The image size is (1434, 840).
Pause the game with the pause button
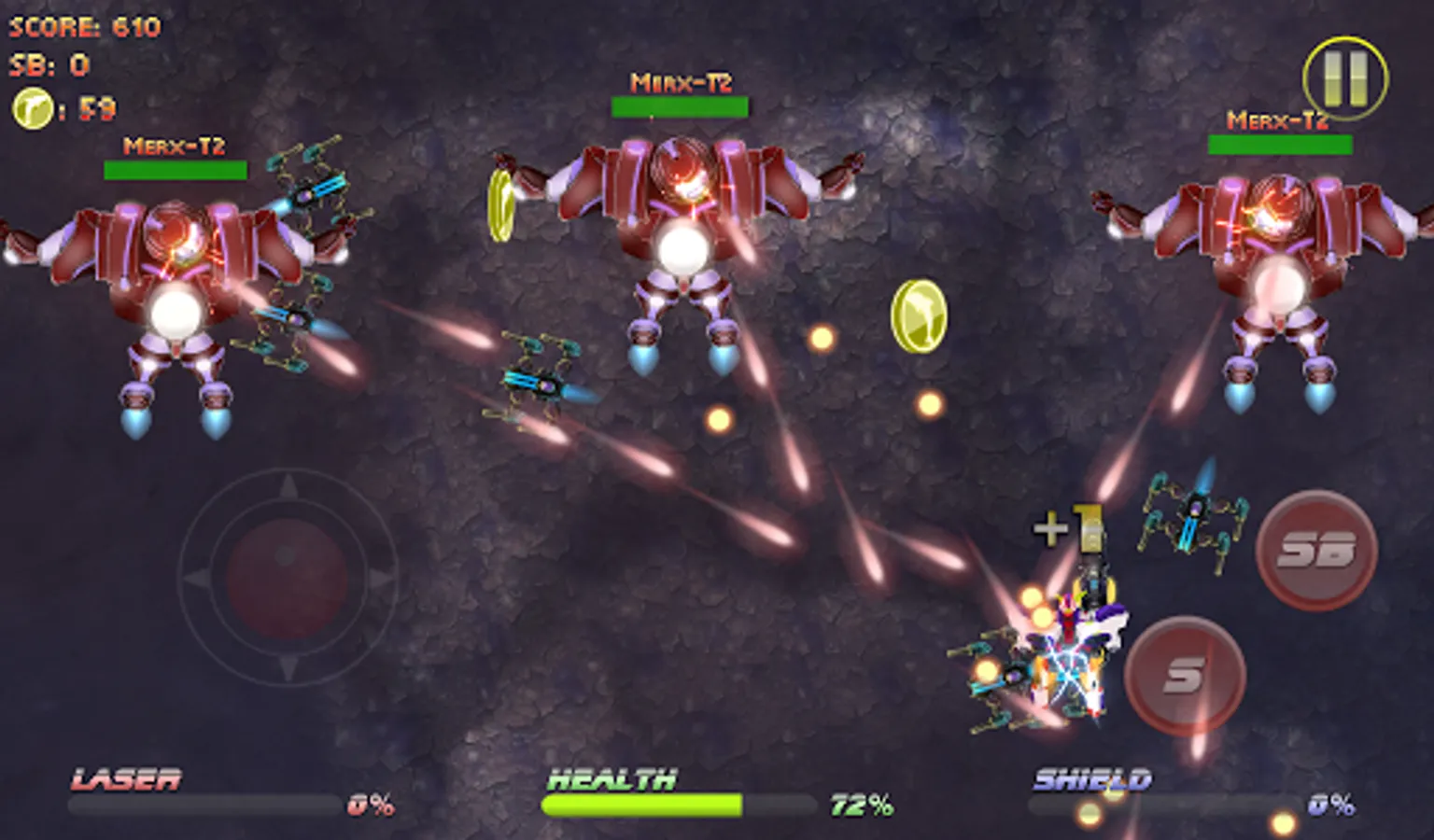click(x=1344, y=78)
